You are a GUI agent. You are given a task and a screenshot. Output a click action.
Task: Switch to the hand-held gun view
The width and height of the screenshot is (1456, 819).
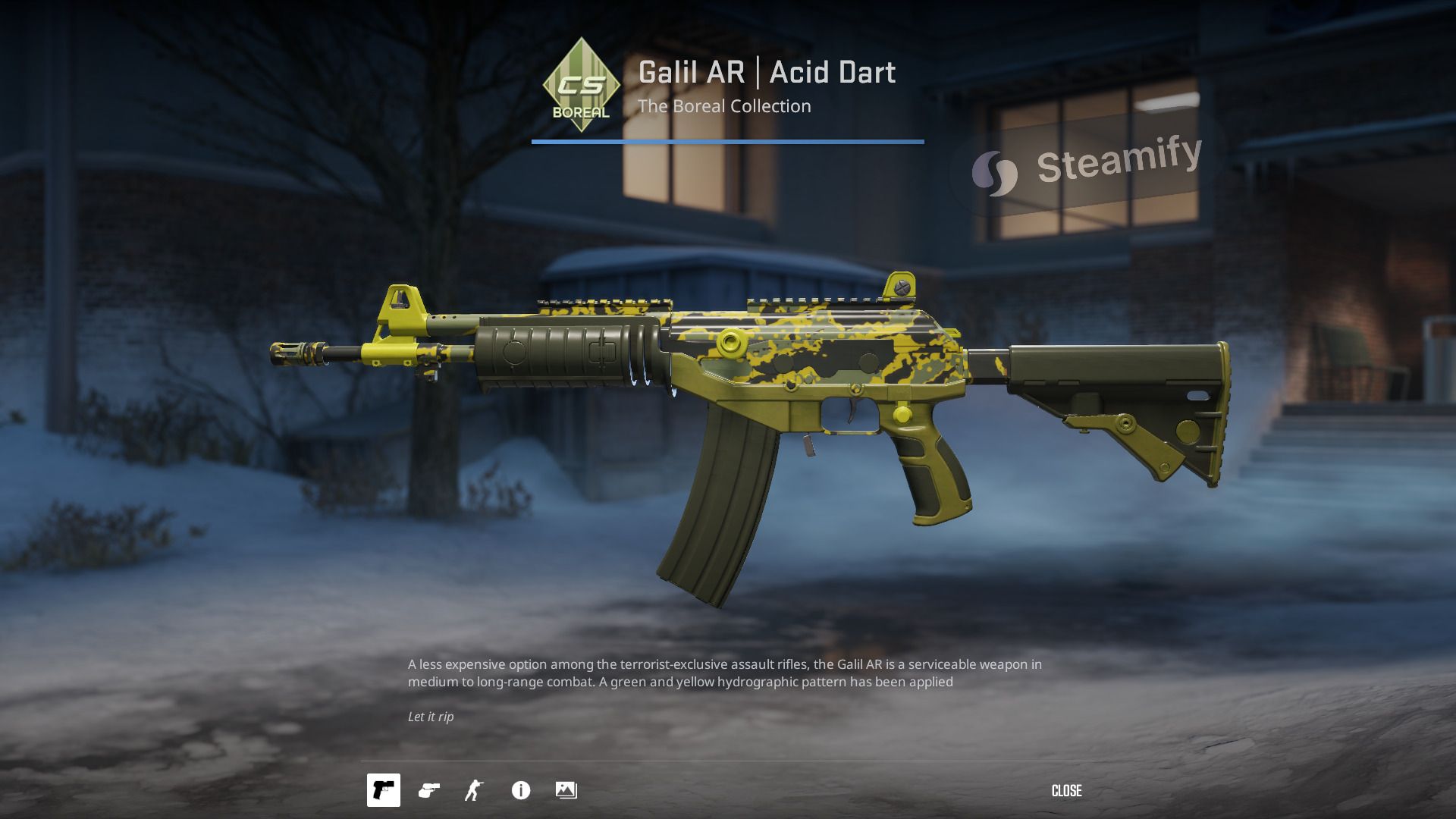429,790
